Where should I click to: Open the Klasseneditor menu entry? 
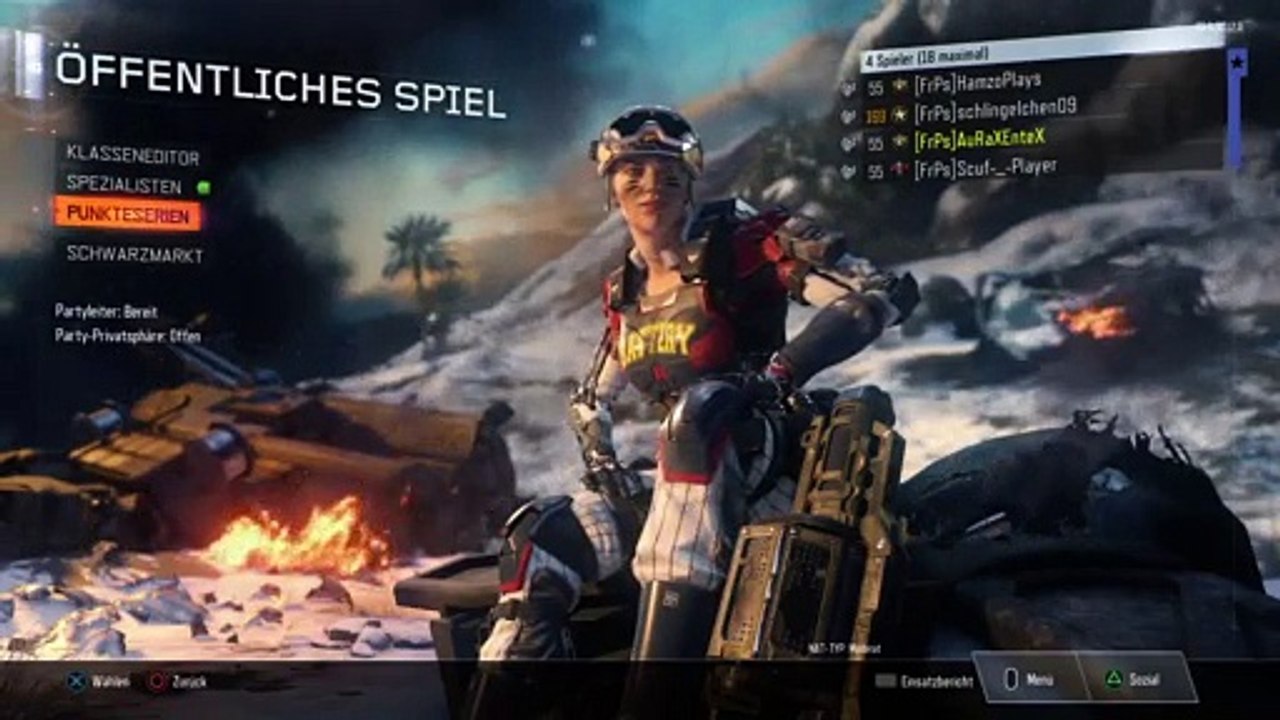133,156
